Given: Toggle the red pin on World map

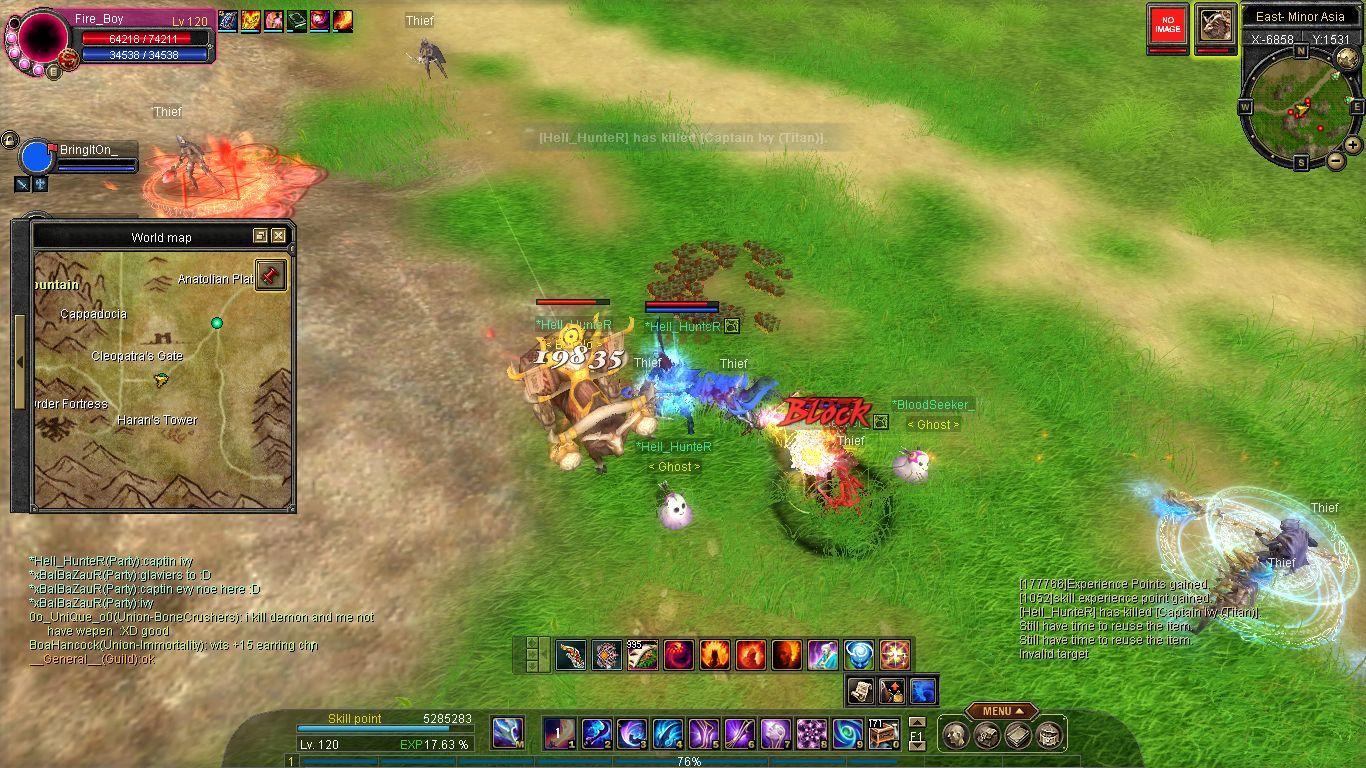Looking at the screenshot, I should 270,275.
